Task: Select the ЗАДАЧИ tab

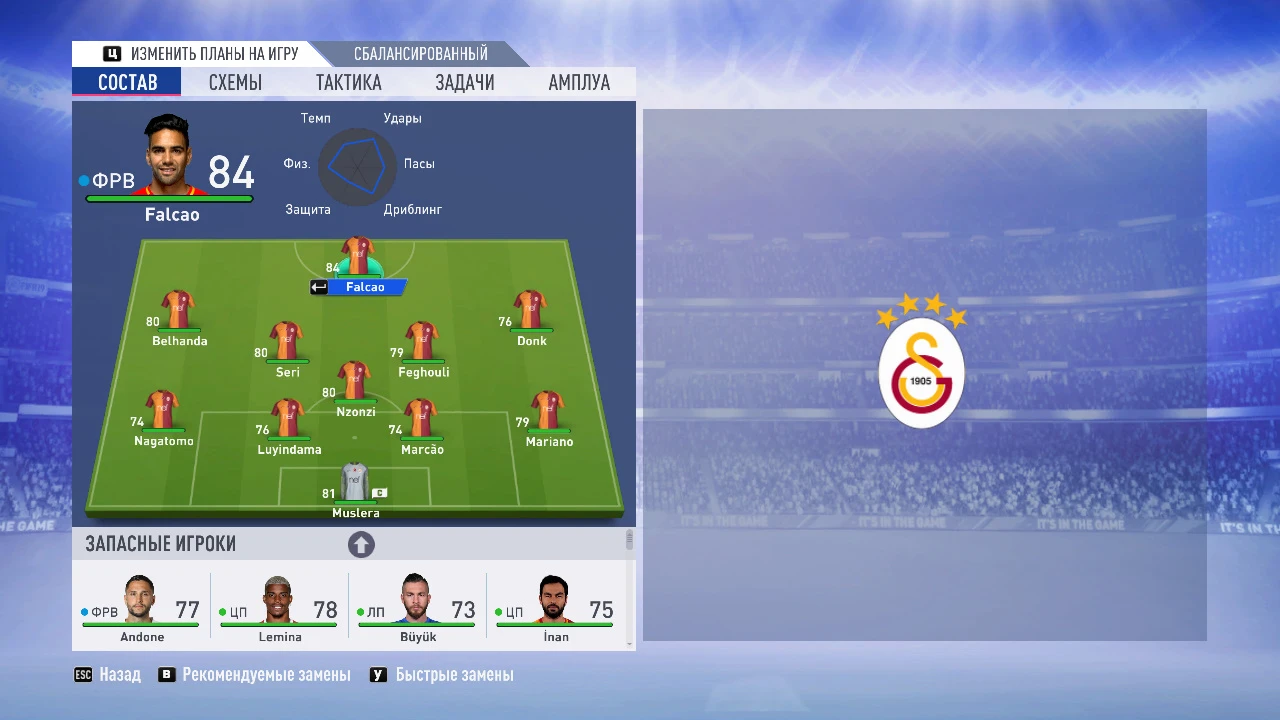Action: pyautogui.click(x=464, y=82)
